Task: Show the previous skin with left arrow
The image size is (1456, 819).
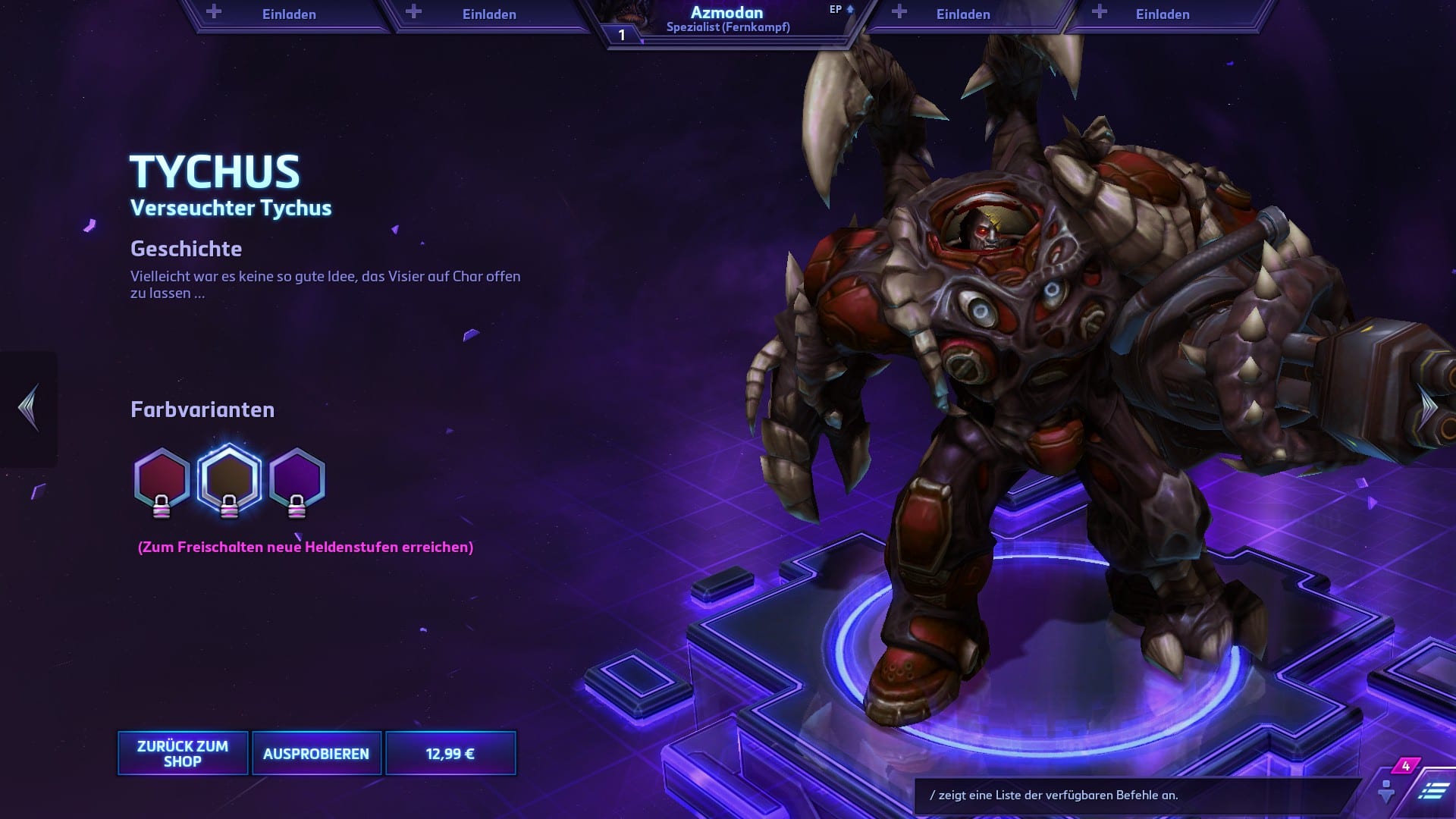Action: [29, 408]
